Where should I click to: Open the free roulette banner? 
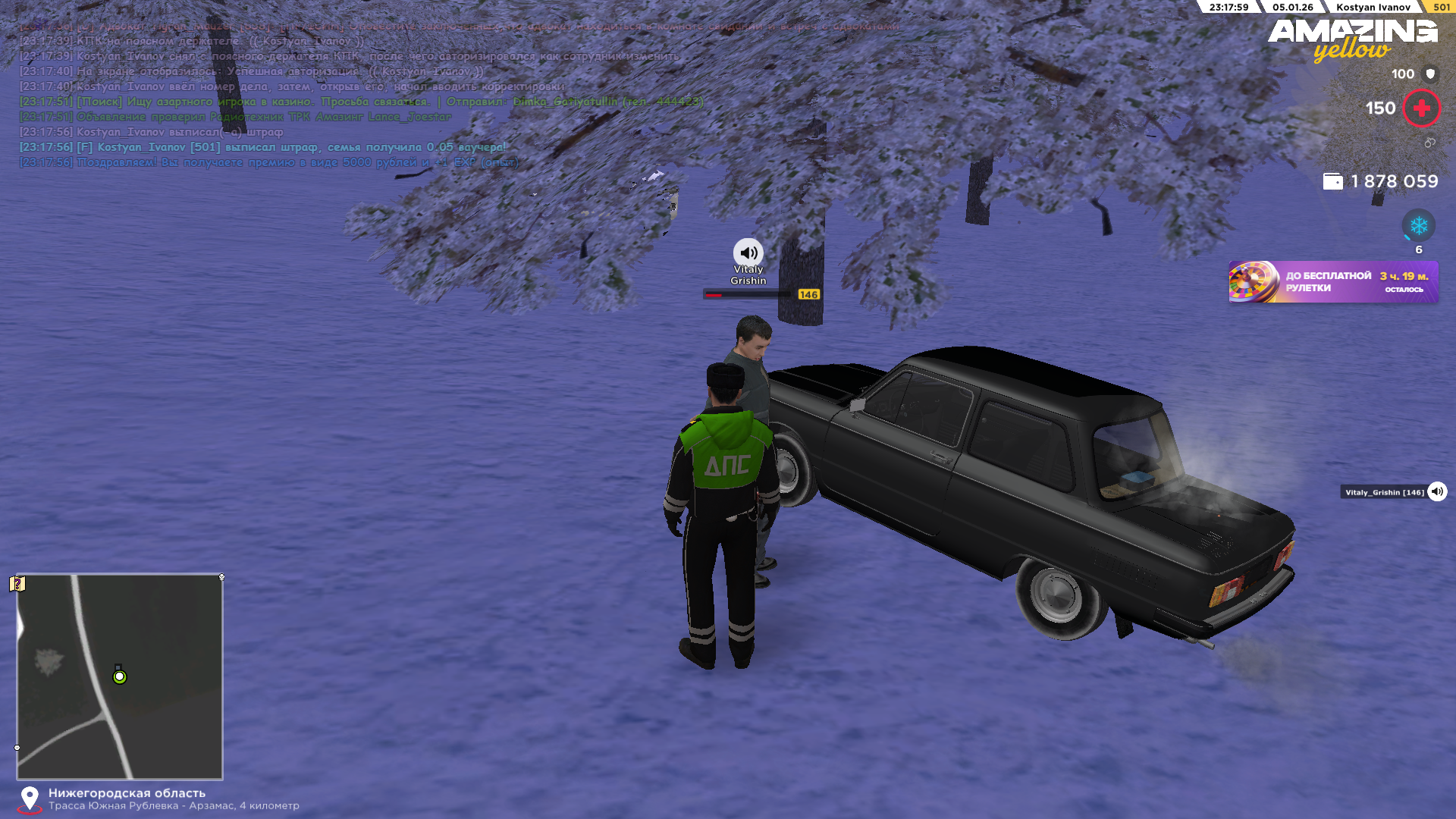pyautogui.click(x=1332, y=282)
